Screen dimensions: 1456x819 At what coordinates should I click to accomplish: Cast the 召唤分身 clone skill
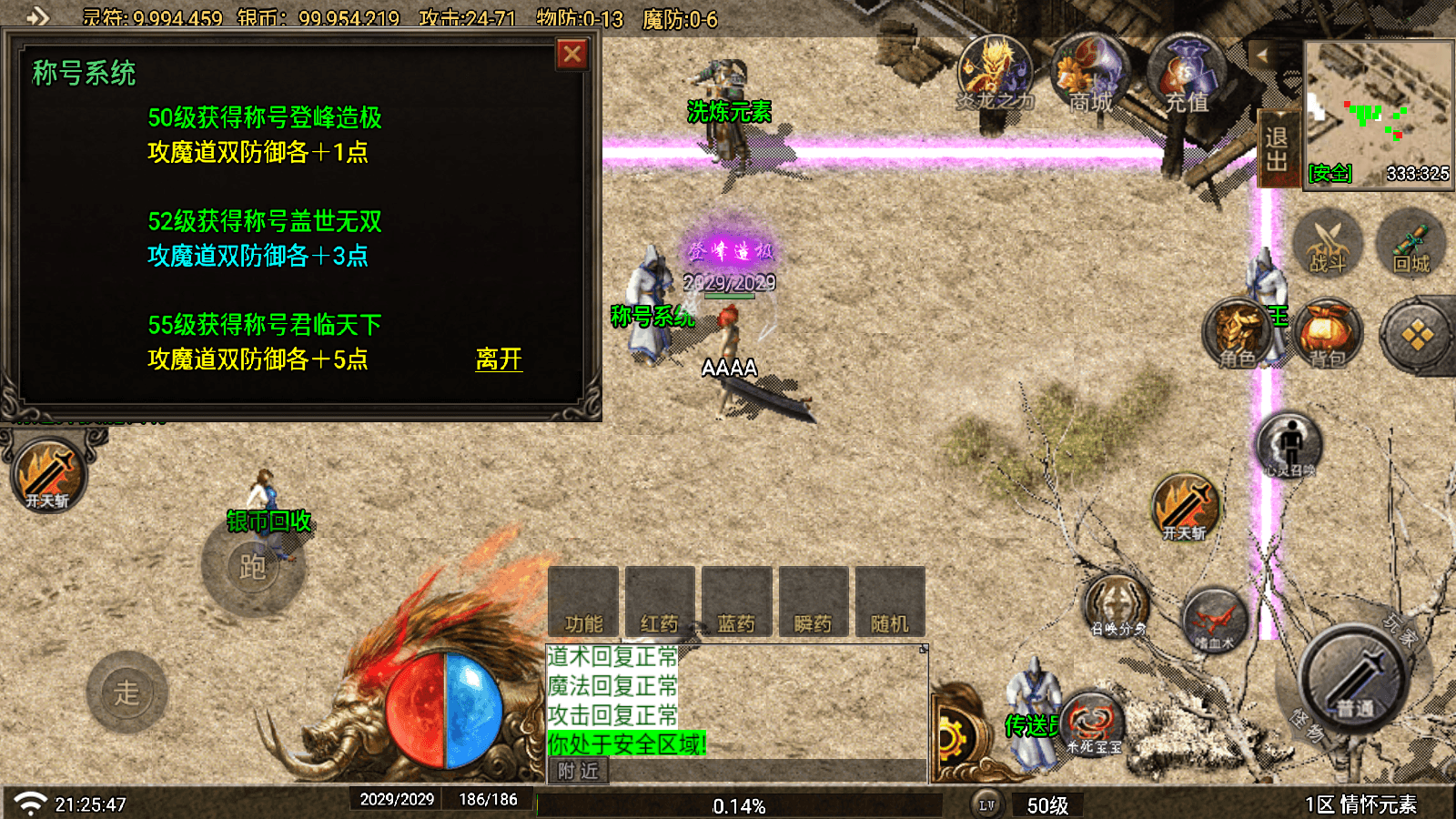tap(1117, 606)
